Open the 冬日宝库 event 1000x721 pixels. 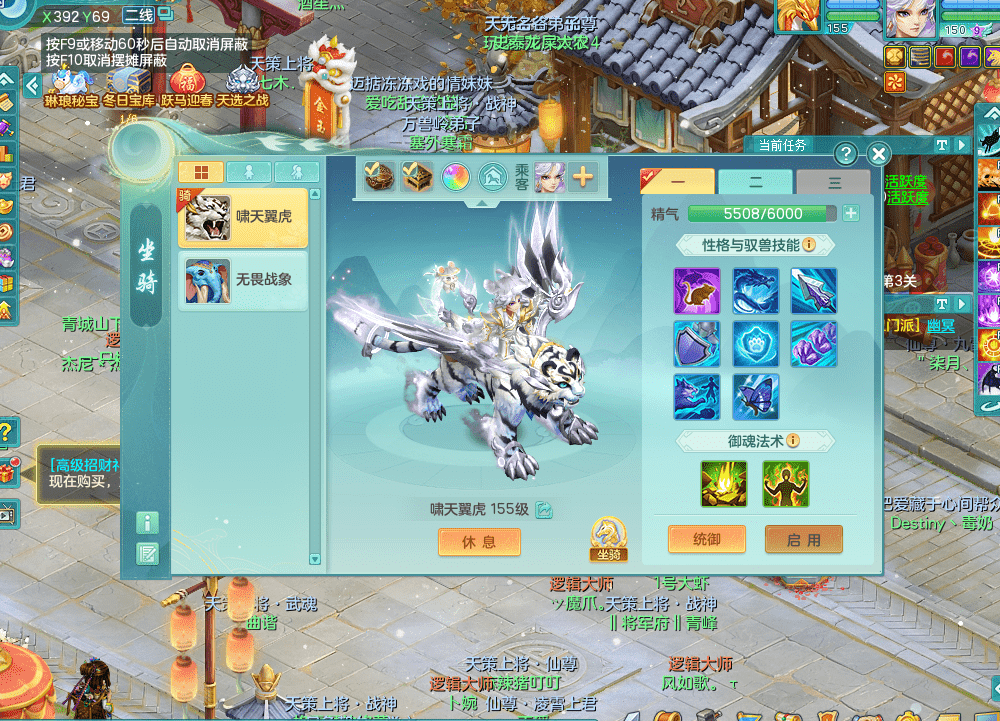point(128,84)
